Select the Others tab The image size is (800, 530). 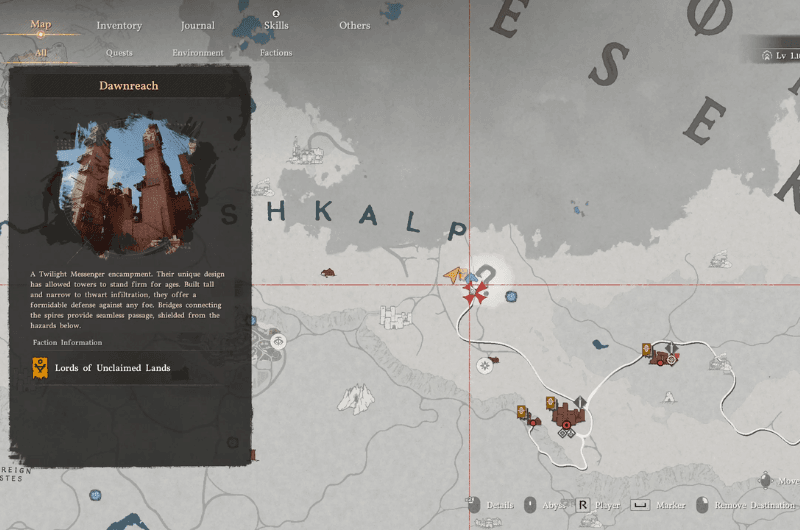coord(354,26)
